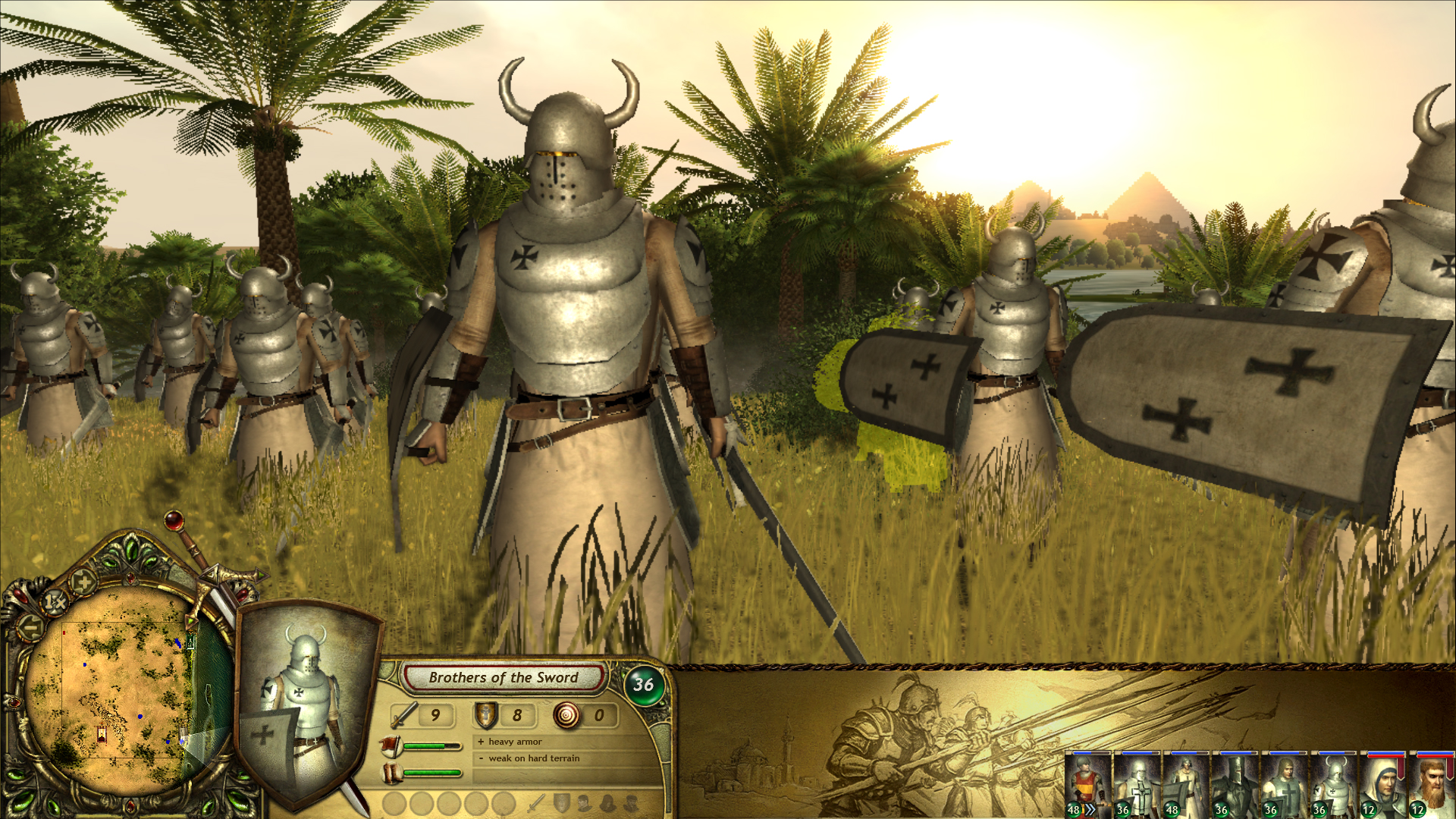The height and width of the screenshot is (819, 1456).
Task: Click the Brothers of the Sword name banner
Action: 504,677
